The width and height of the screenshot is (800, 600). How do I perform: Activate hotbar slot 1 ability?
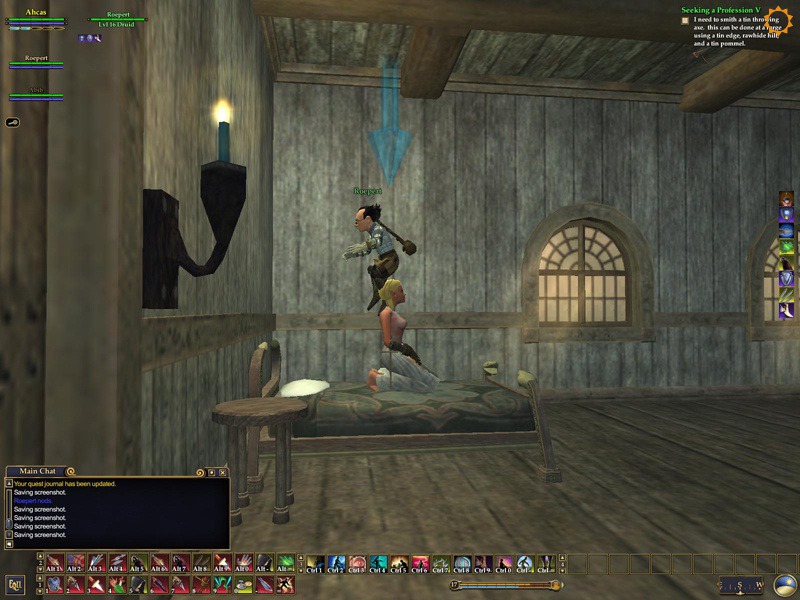54,584
